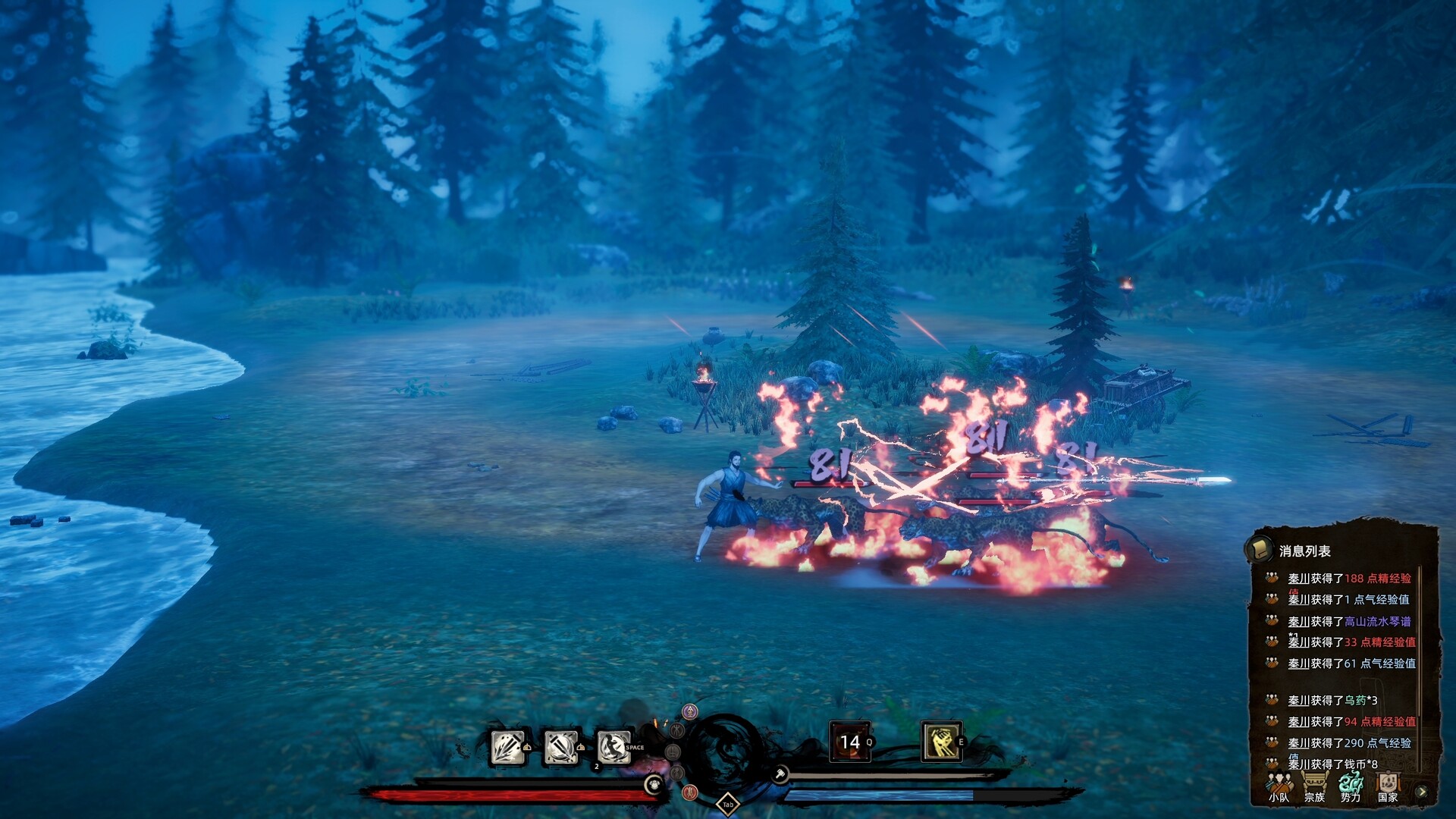The image size is (1456, 819).
Task: Click the golden E skill icon
Action: click(x=942, y=742)
